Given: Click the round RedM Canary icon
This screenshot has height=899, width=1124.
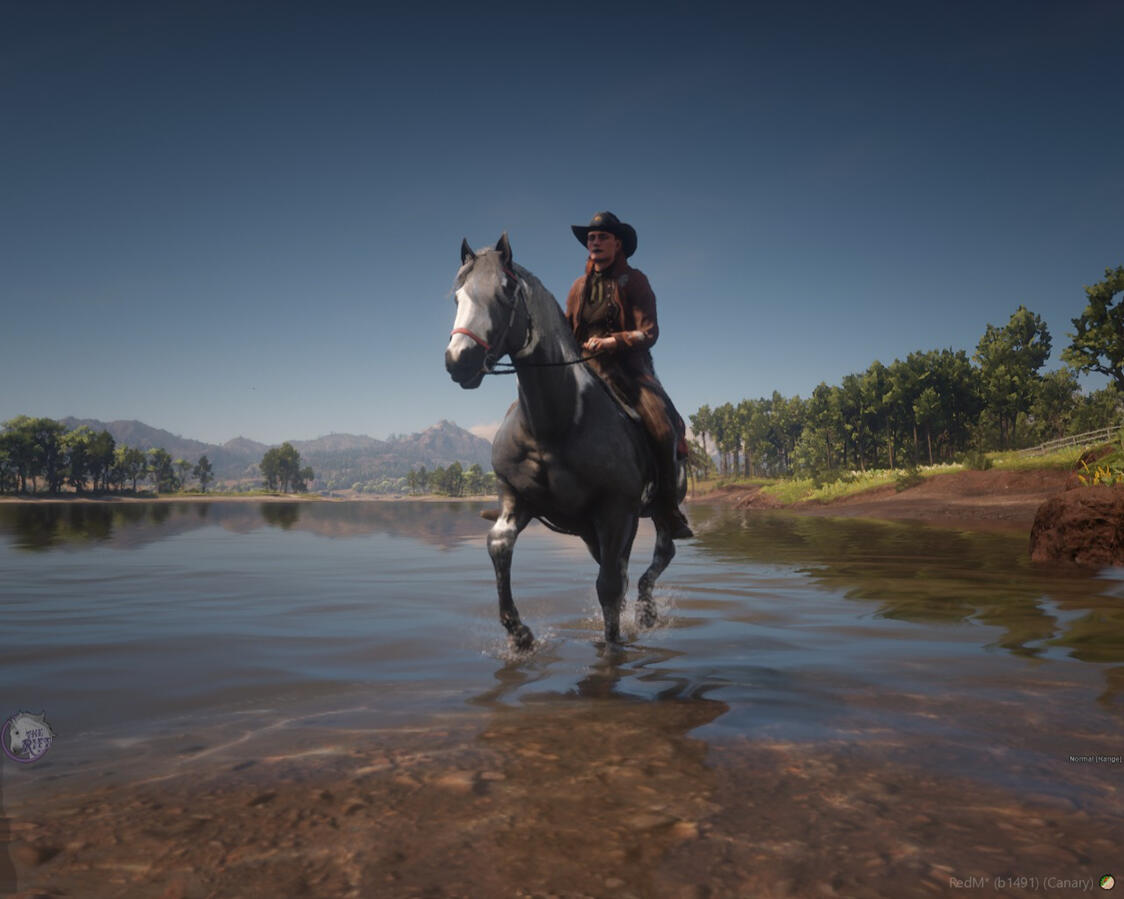Looking at the screenshot, I should tap(1107, 882).
